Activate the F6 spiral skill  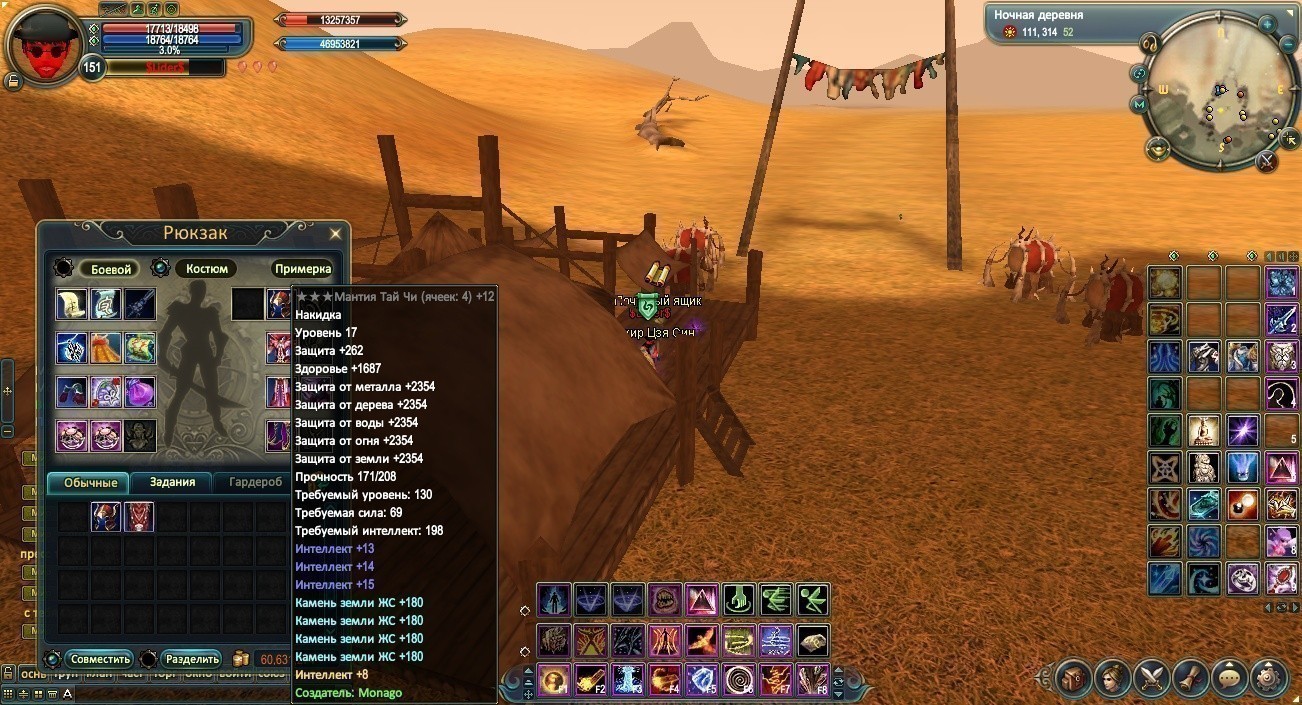pyautogui.click(x=738, y=681)
